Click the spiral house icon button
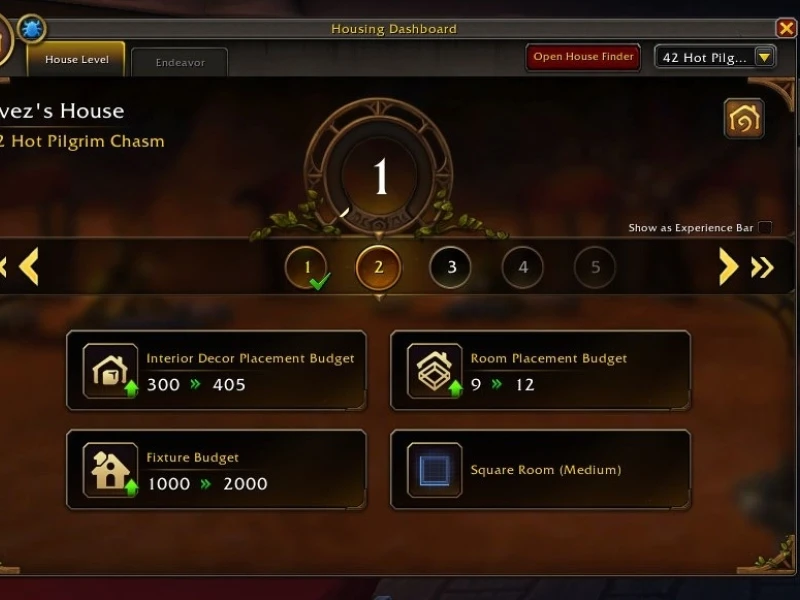 pos(743,119)
